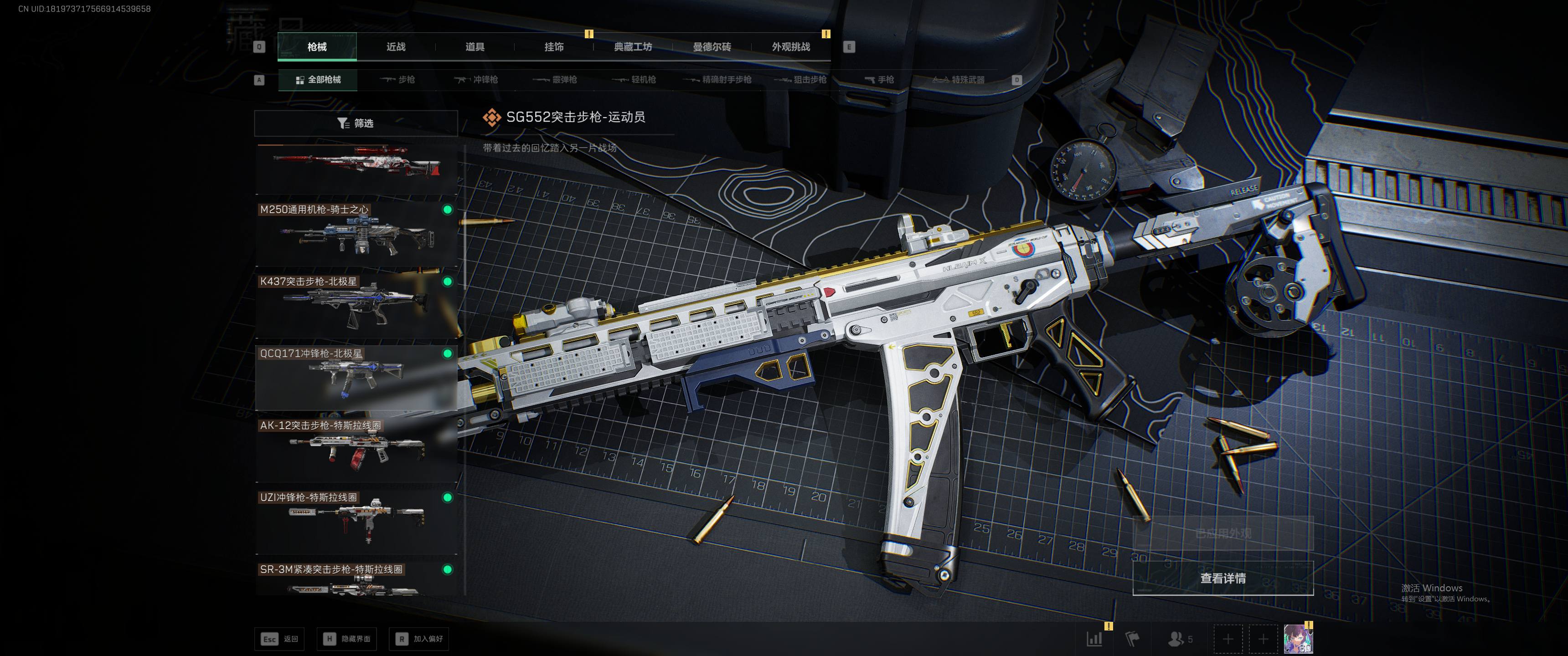
Task: Filter weapons by 手枪 pistols
Action: [880, 80]
